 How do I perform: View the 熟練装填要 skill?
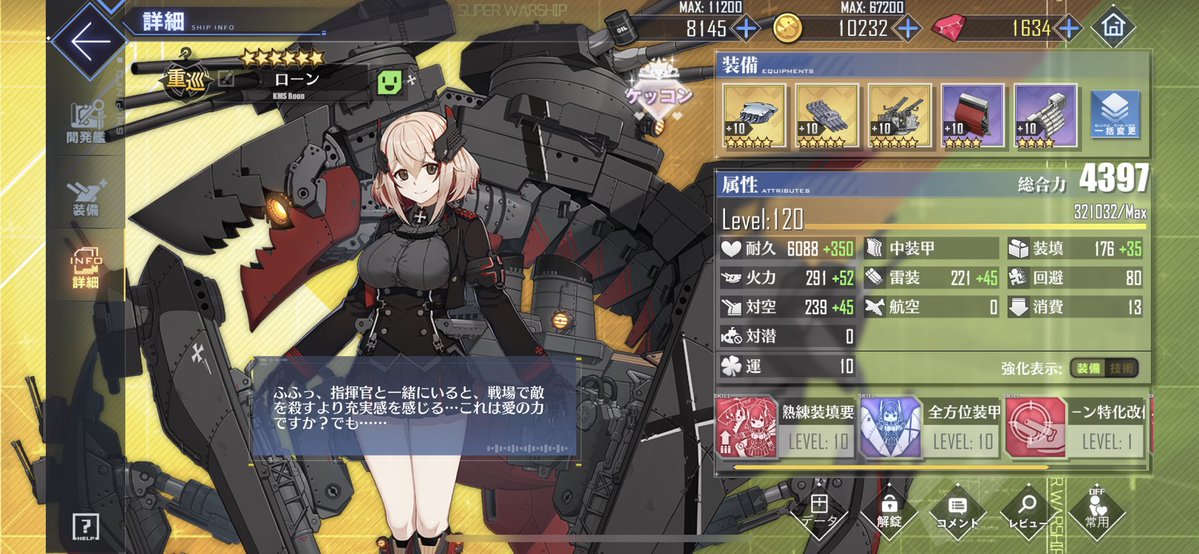pos(786,426)
